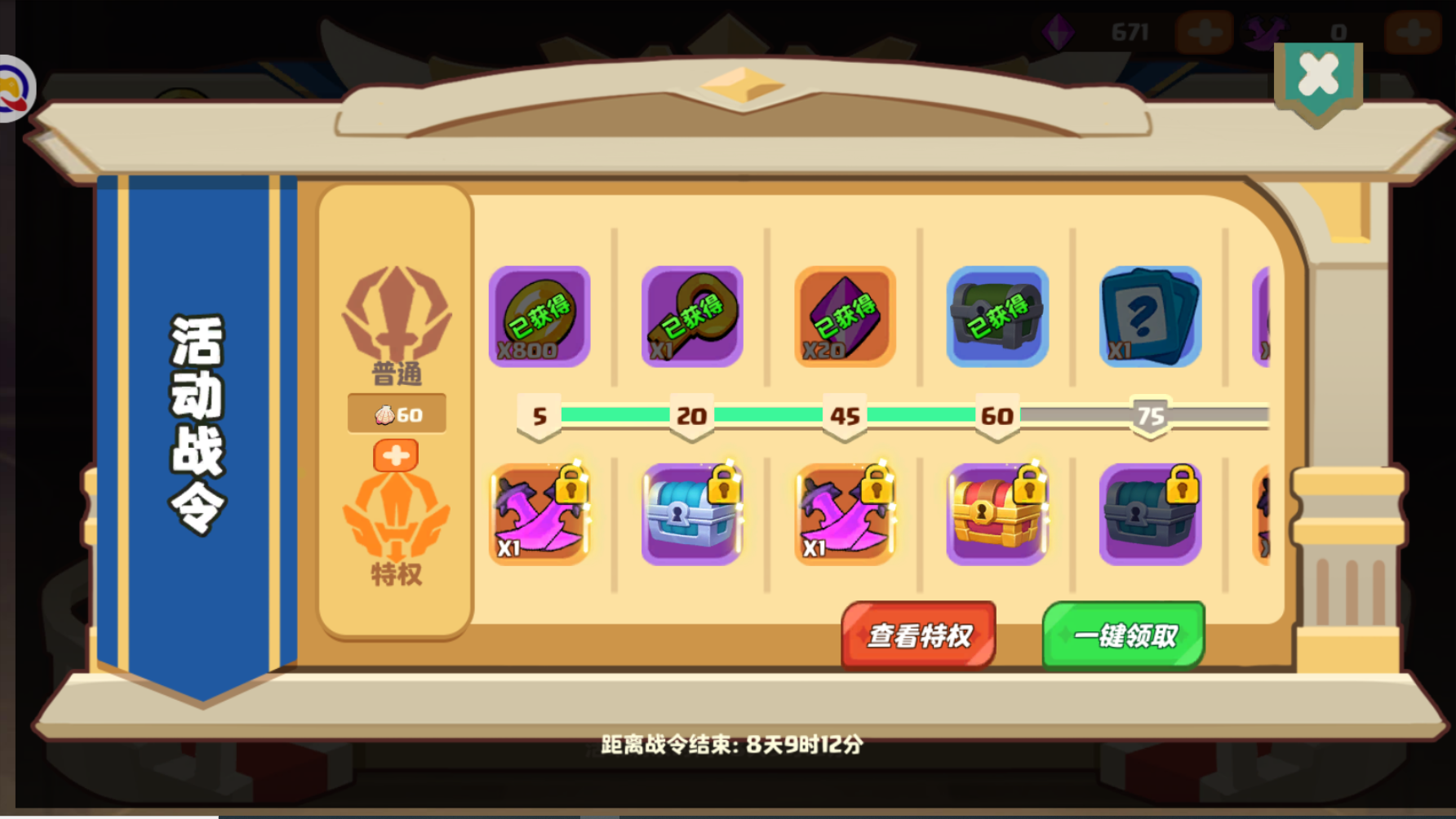
Task: Expand the milestone marker at level 75
Action: pyautogui.click(x=1151, y=416)
